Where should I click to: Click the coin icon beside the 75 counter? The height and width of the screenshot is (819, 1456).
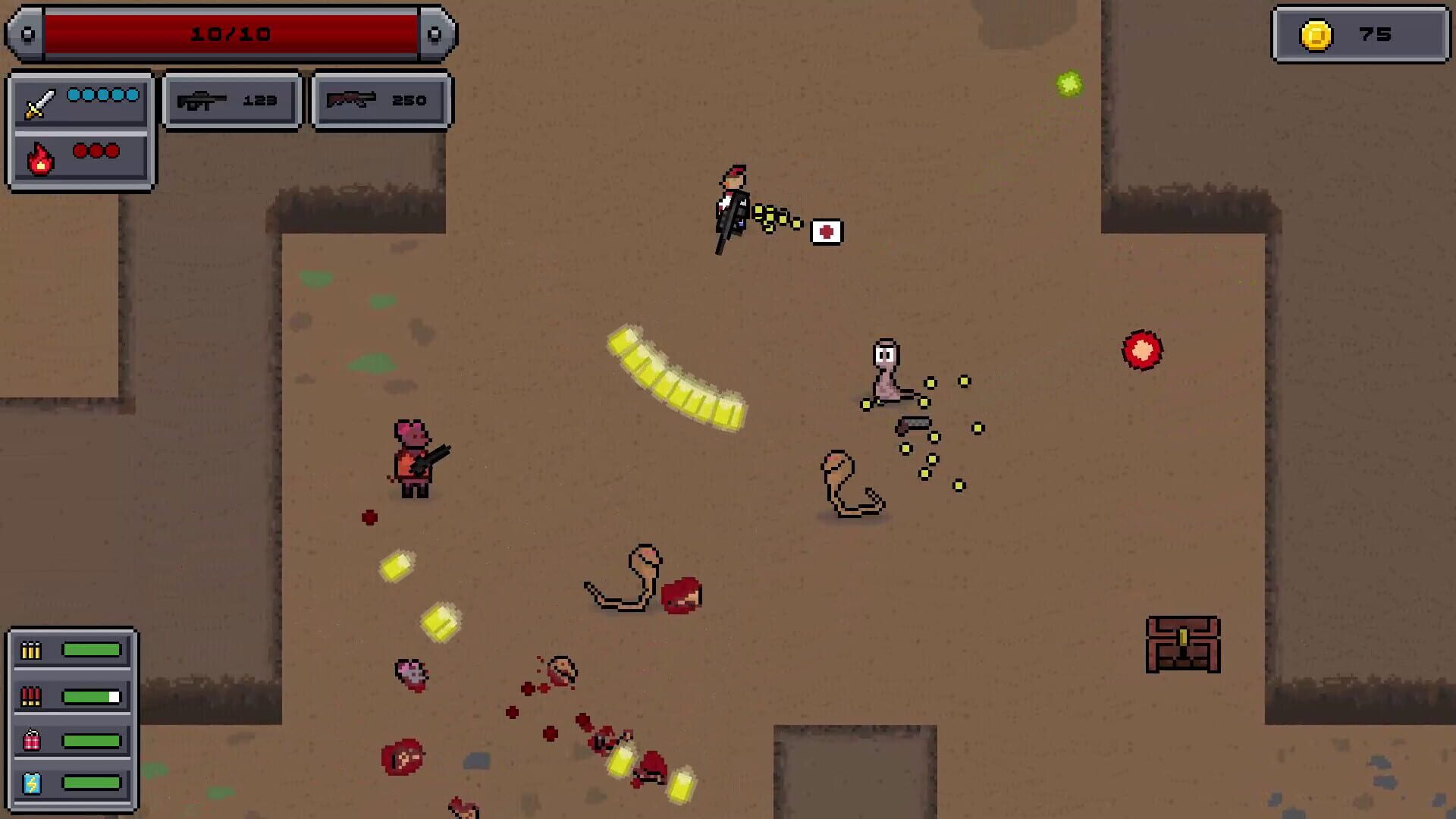click(x=1315, y=33)
